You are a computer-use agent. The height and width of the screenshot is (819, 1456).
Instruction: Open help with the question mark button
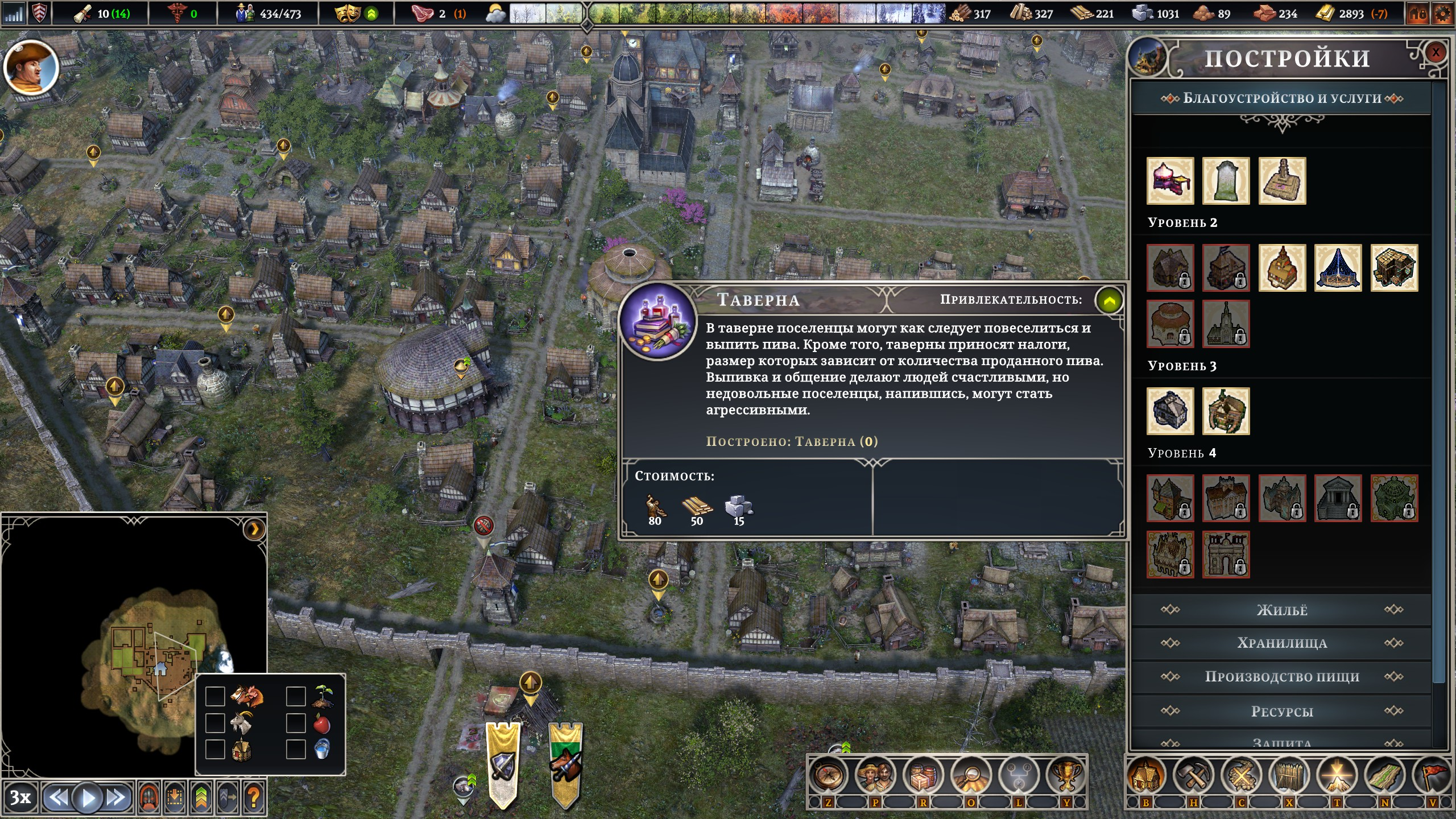pyautogui.click(x=254, y=798)
